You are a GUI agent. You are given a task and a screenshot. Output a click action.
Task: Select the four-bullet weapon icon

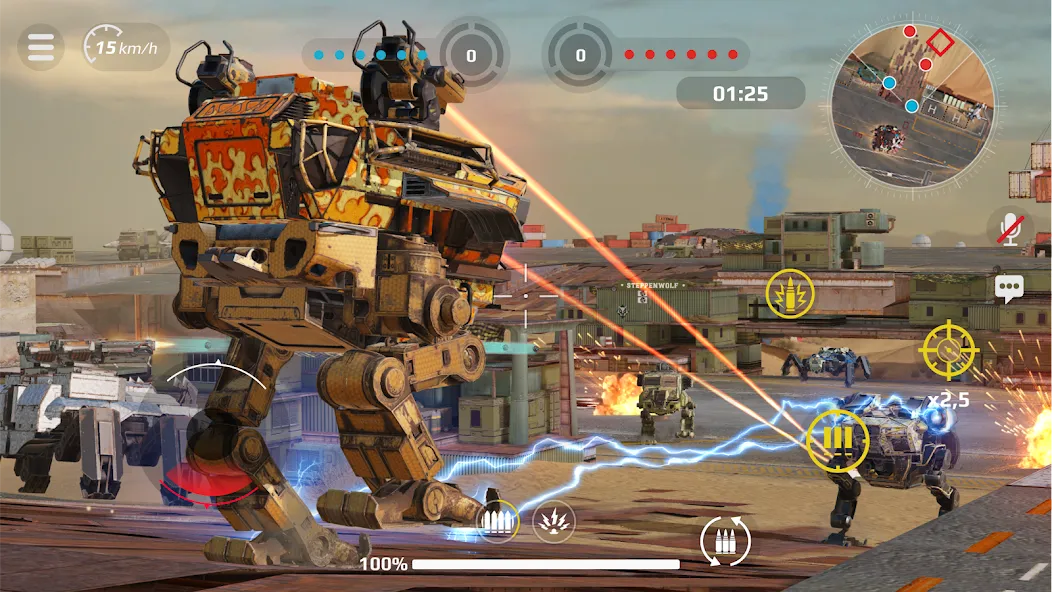(497, 520)
